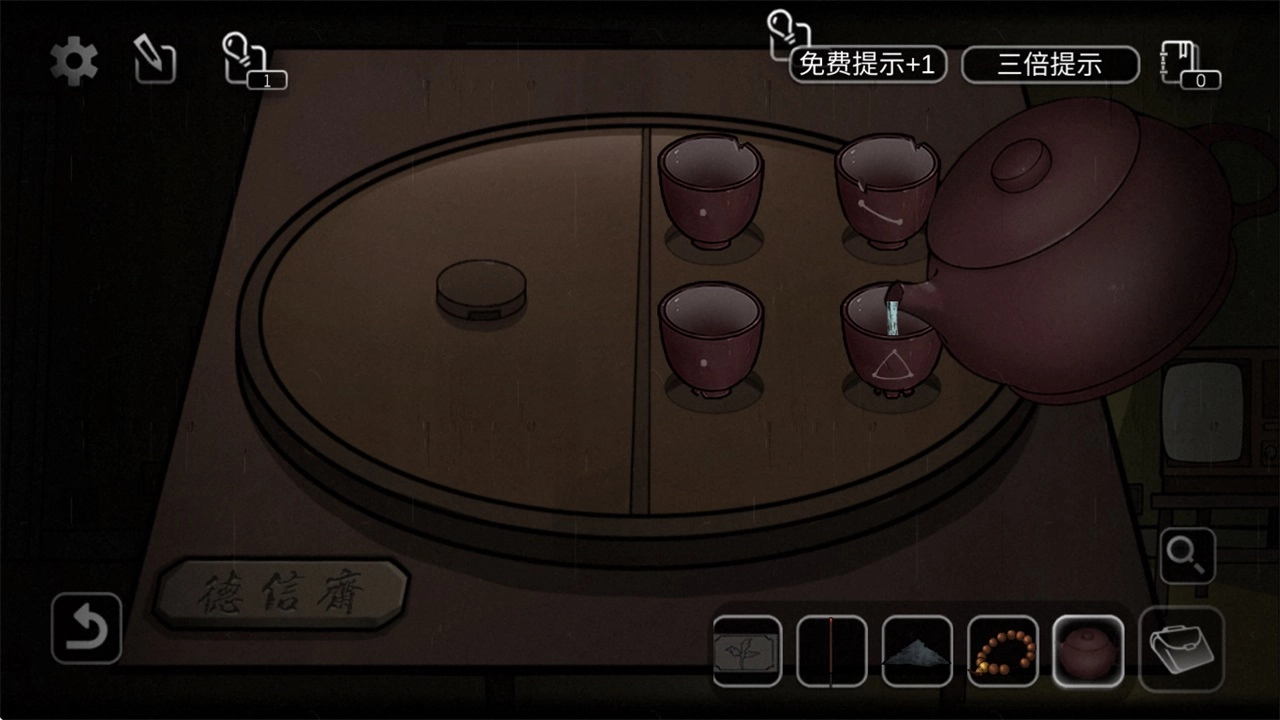Viewport: 1280px width, 720px height.
Task: Select the clay teapot inventory slot
Action: coord(1088,651)
